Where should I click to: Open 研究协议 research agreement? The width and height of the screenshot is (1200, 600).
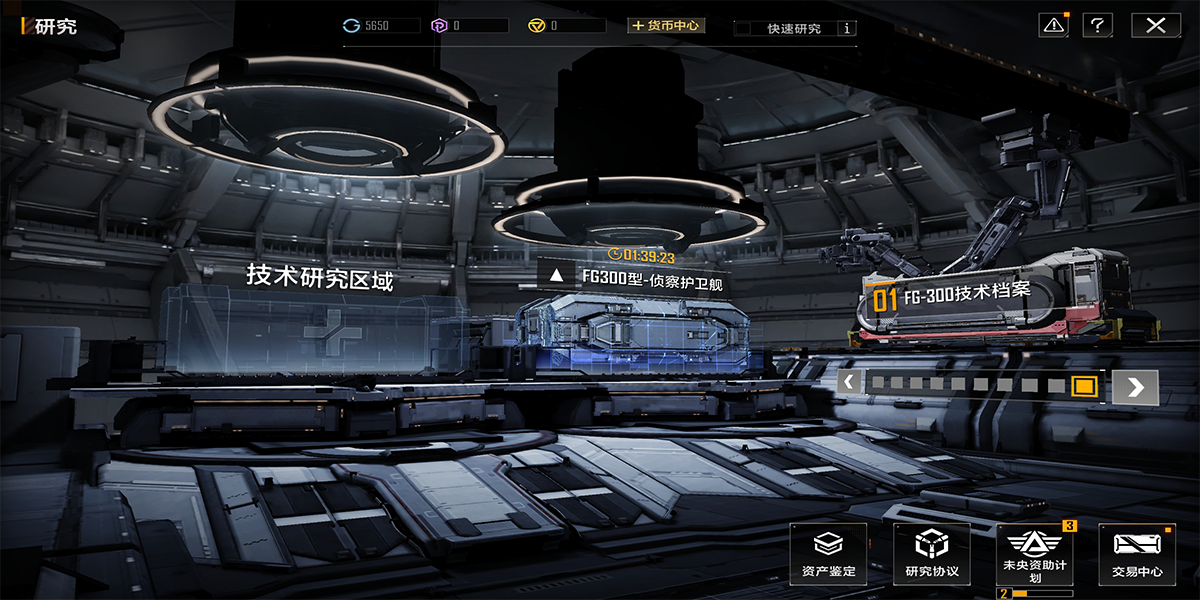[x=931, y=554]
